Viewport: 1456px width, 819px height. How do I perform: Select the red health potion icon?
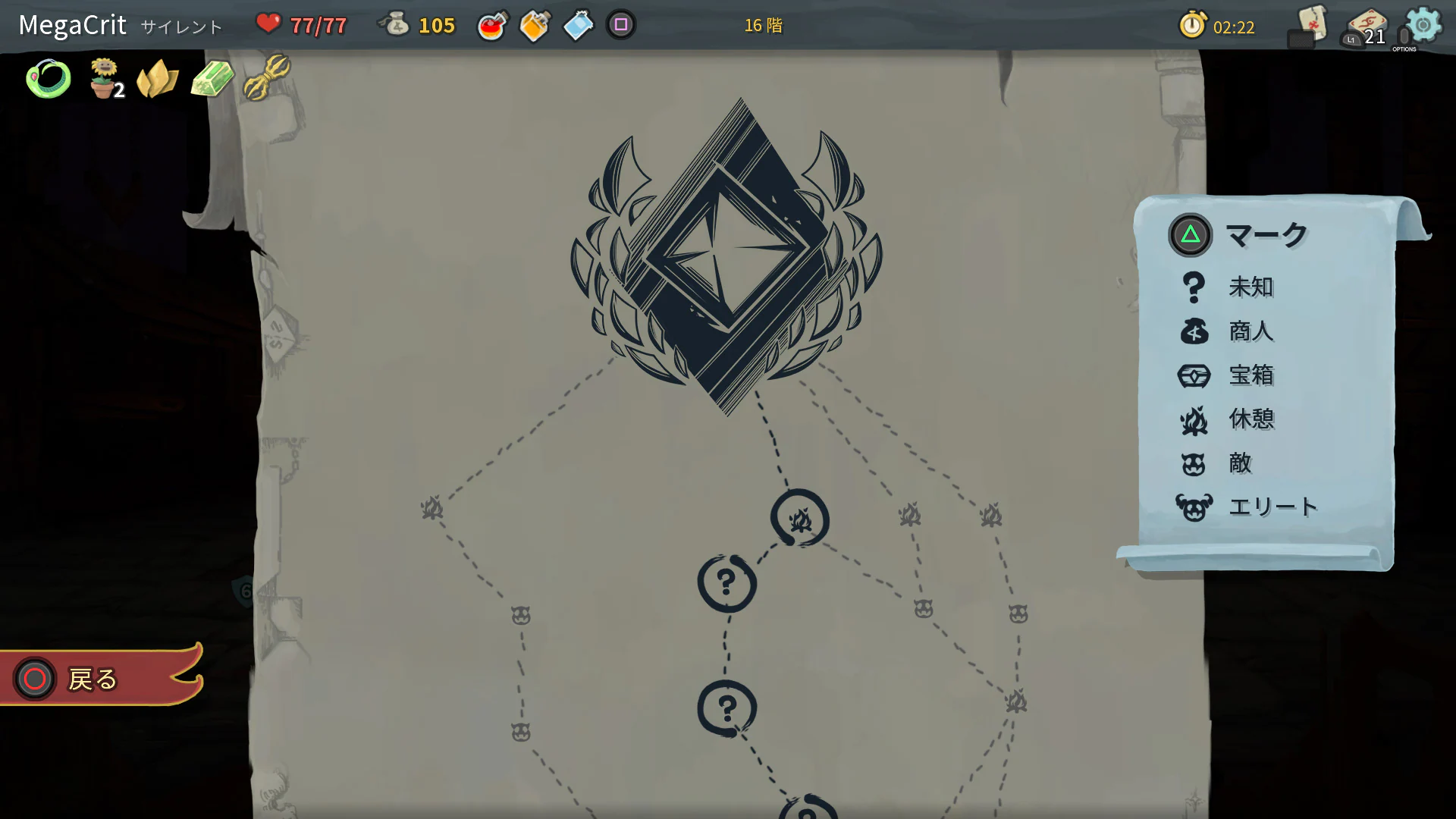point(491,25)
